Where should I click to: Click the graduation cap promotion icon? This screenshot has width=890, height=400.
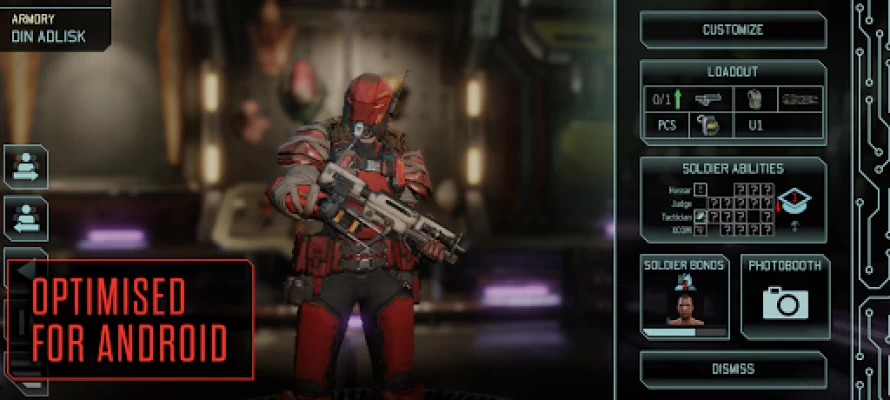point(793,202)
